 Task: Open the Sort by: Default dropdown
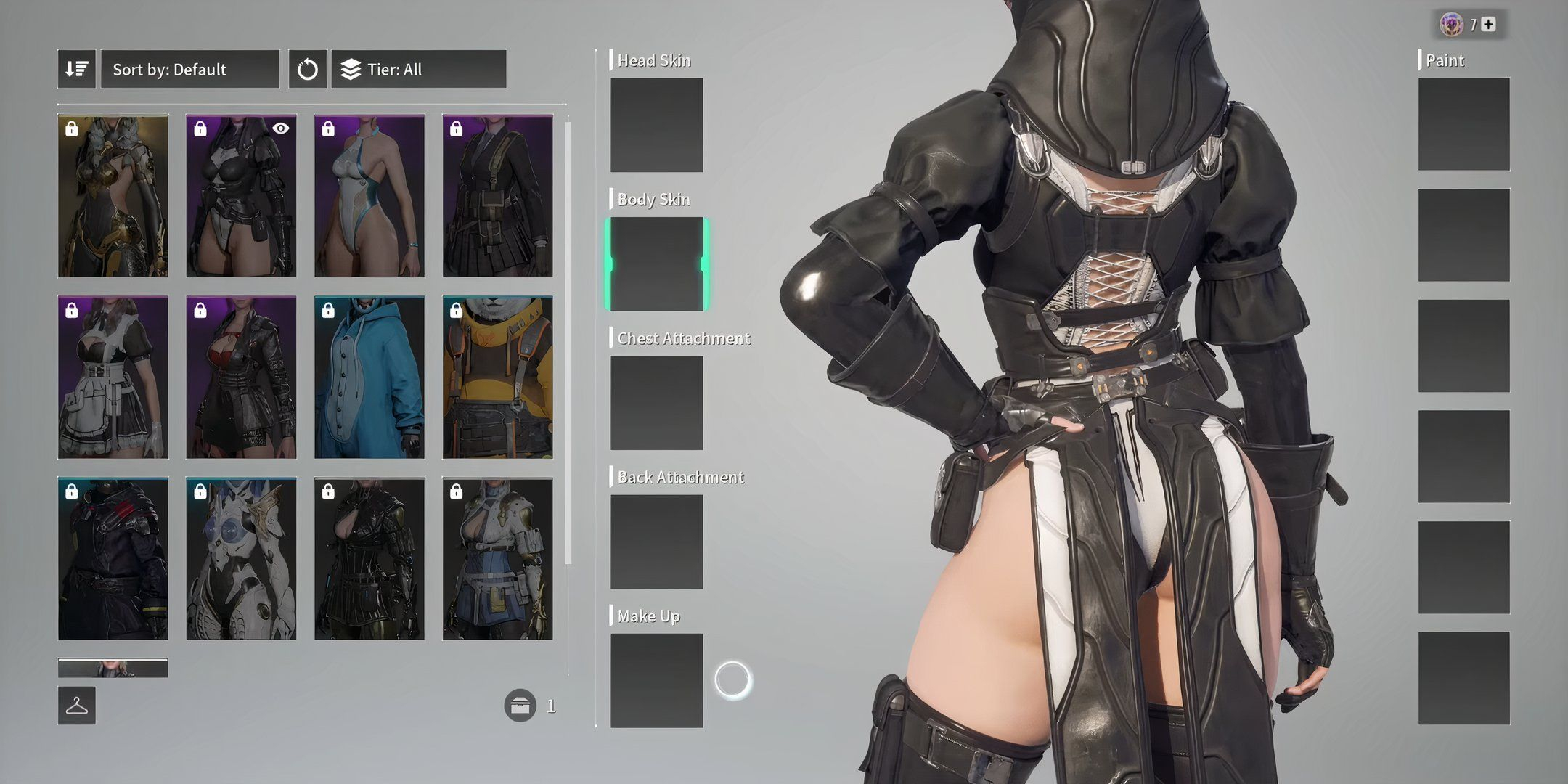pos(189,70)
